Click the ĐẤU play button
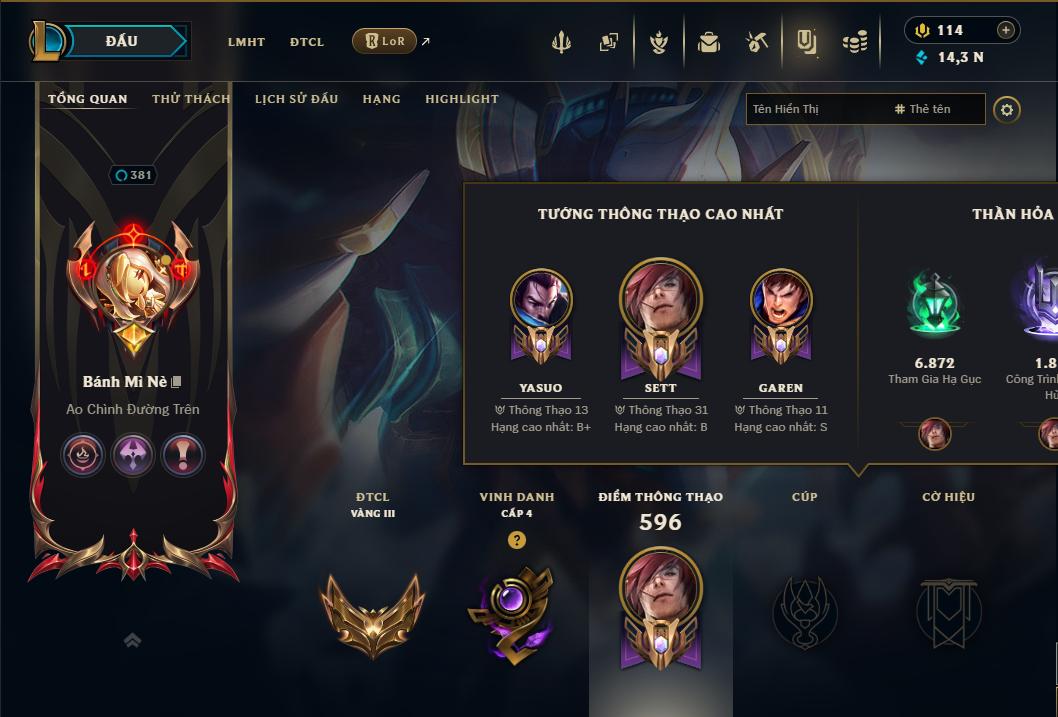 [x=122, y=41]
